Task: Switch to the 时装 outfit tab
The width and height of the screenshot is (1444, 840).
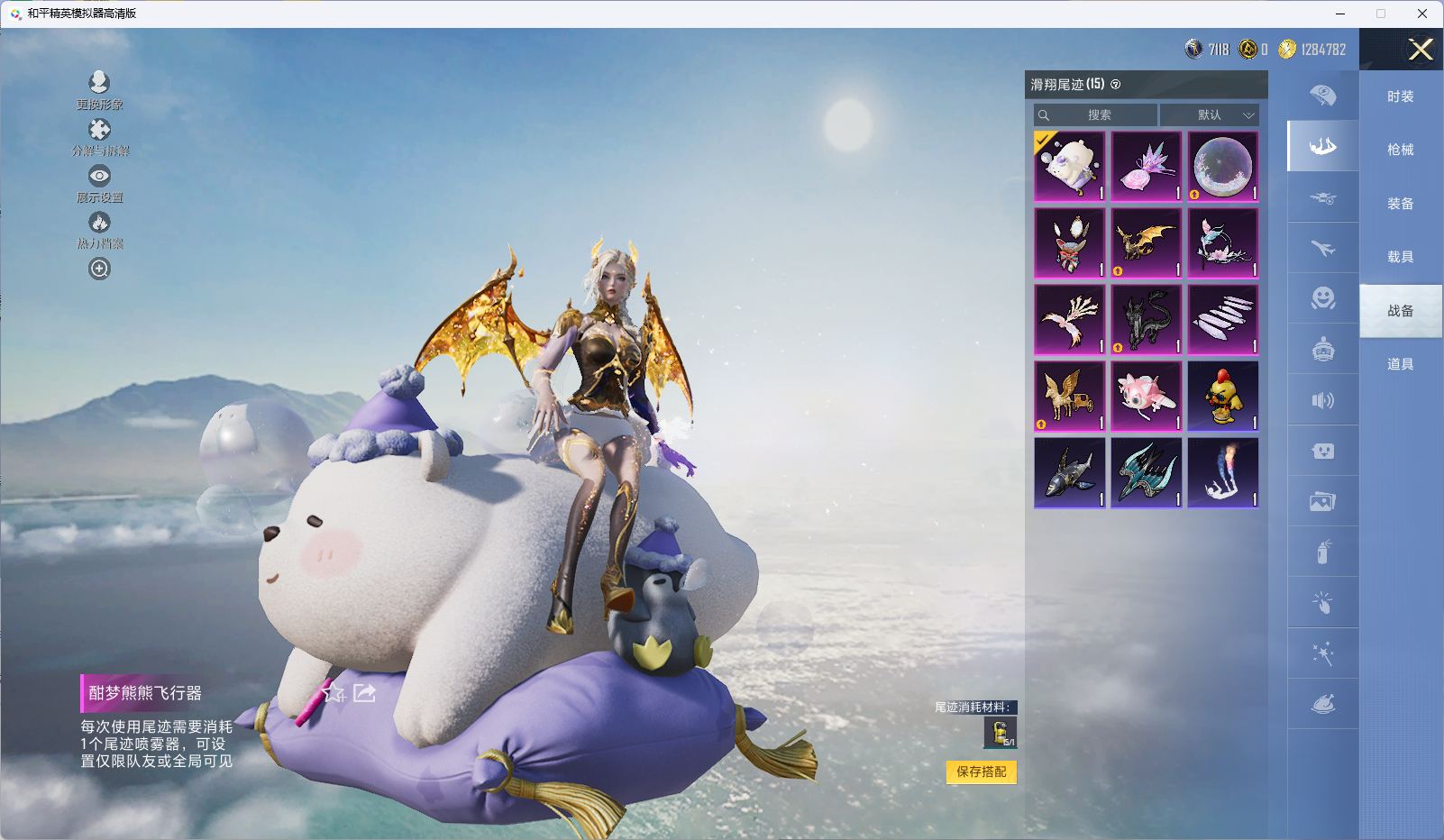Action: 1400,96
